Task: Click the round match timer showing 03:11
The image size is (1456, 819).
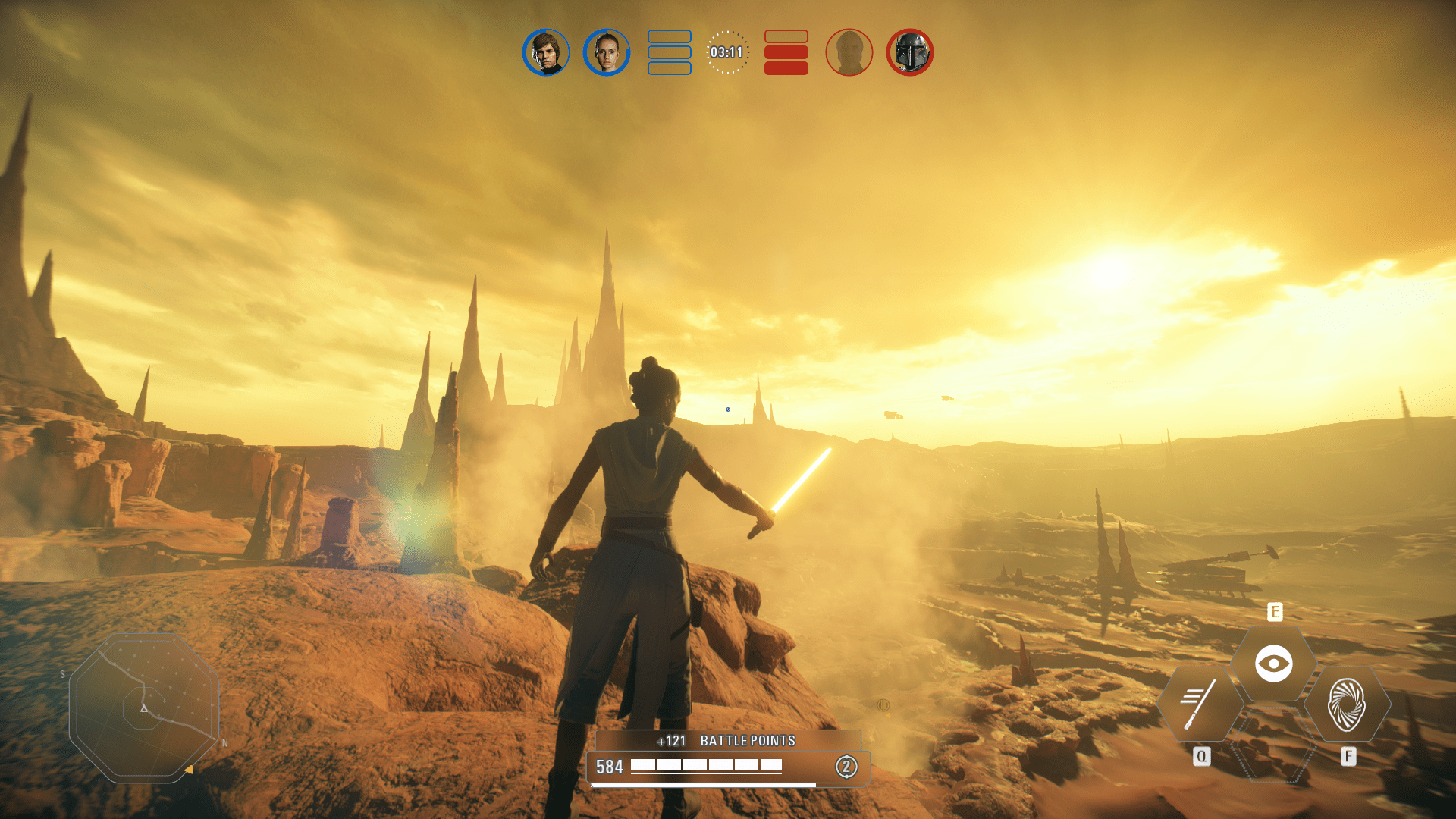Action: (727, 52)
